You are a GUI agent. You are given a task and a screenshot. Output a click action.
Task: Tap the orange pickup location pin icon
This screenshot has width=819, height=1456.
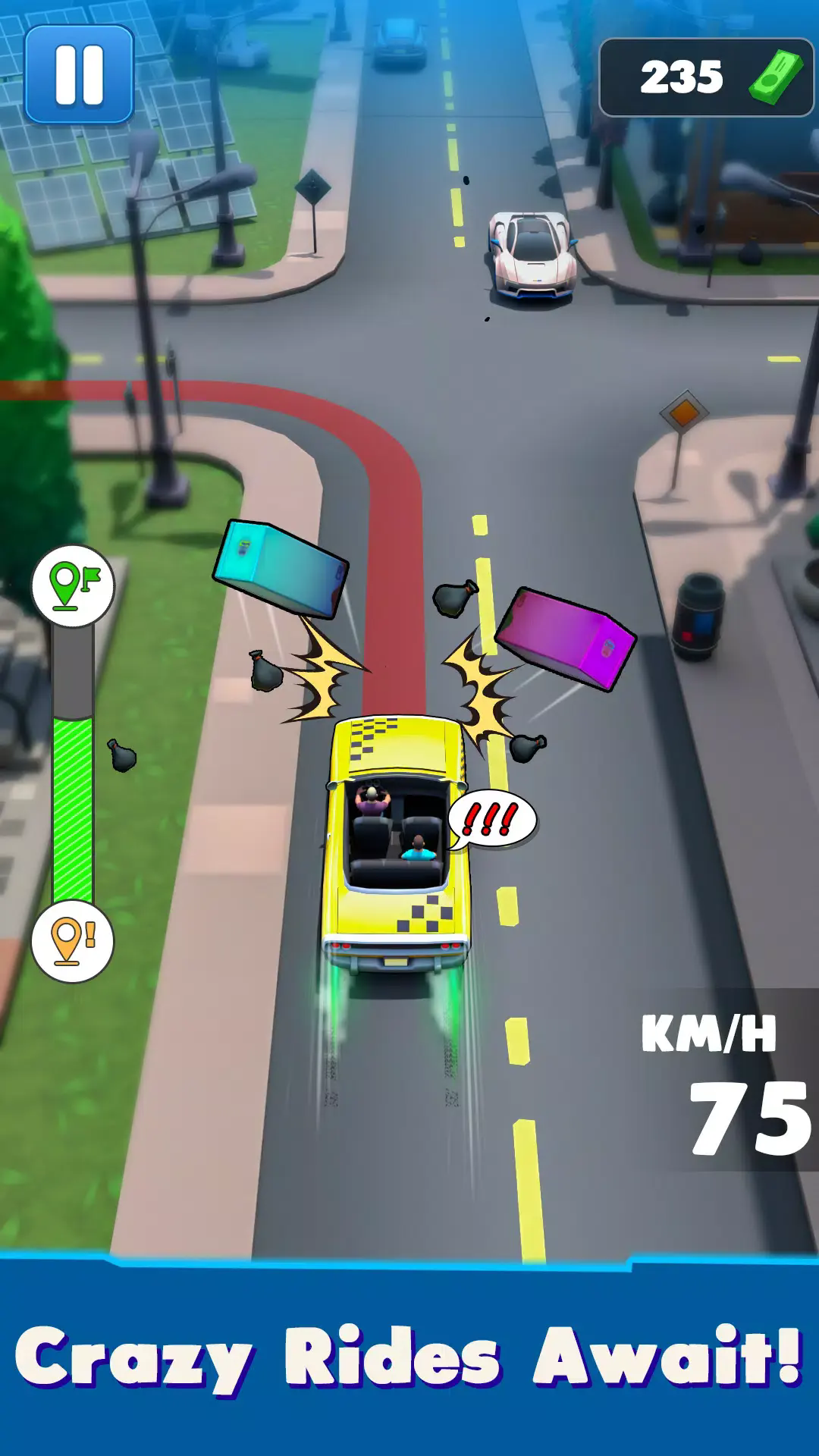(x=72, y=941)
